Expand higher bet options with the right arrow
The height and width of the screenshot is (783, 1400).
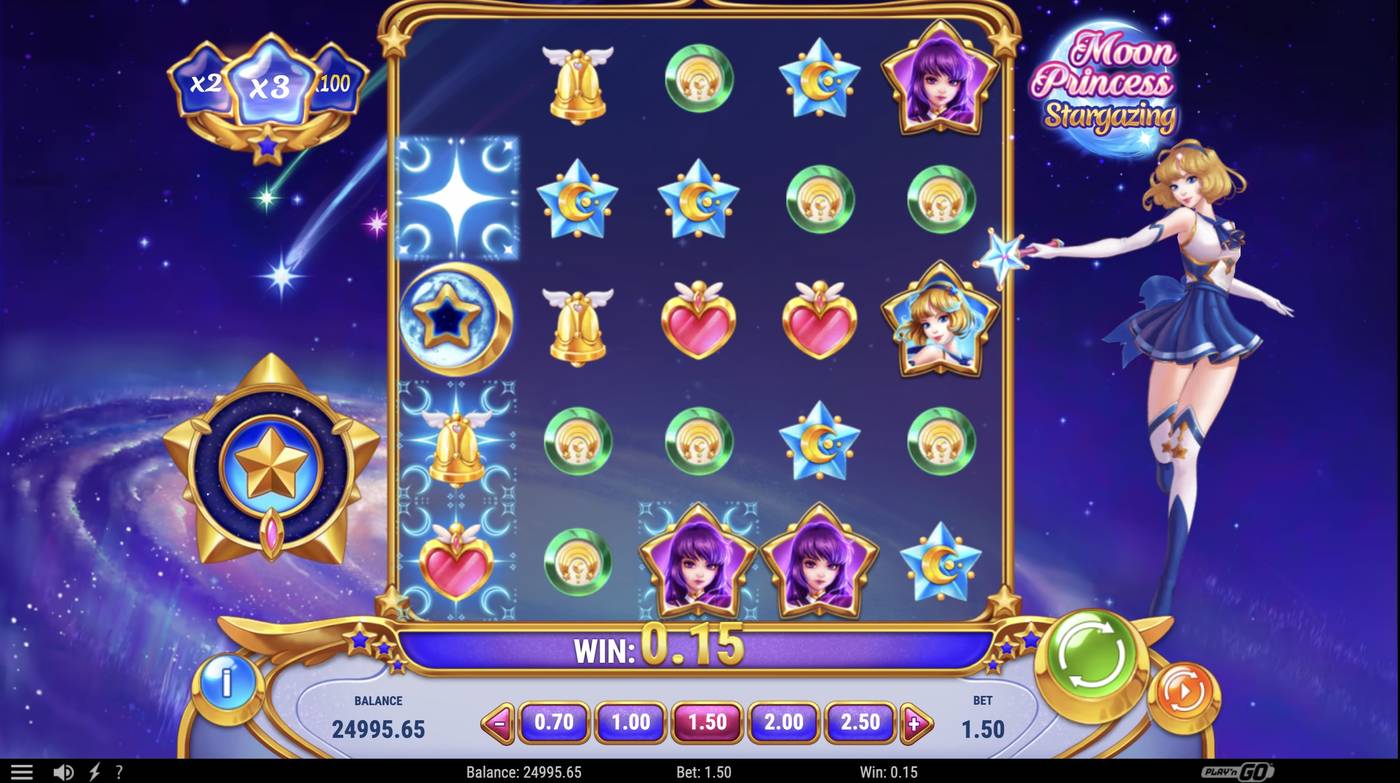click(x=916, y=722)
